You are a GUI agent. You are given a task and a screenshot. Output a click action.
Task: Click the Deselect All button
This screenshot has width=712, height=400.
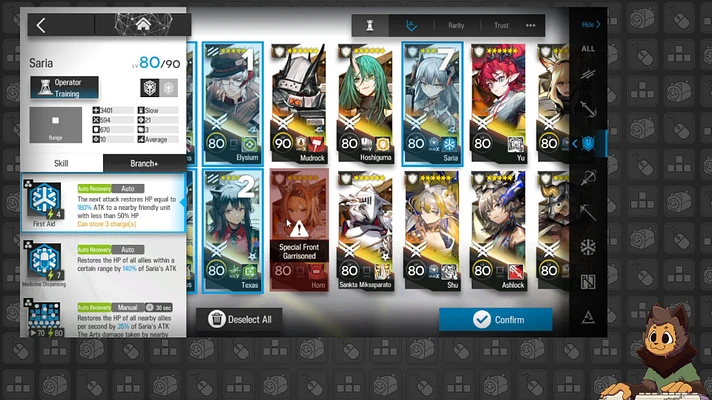click(240, 319)
